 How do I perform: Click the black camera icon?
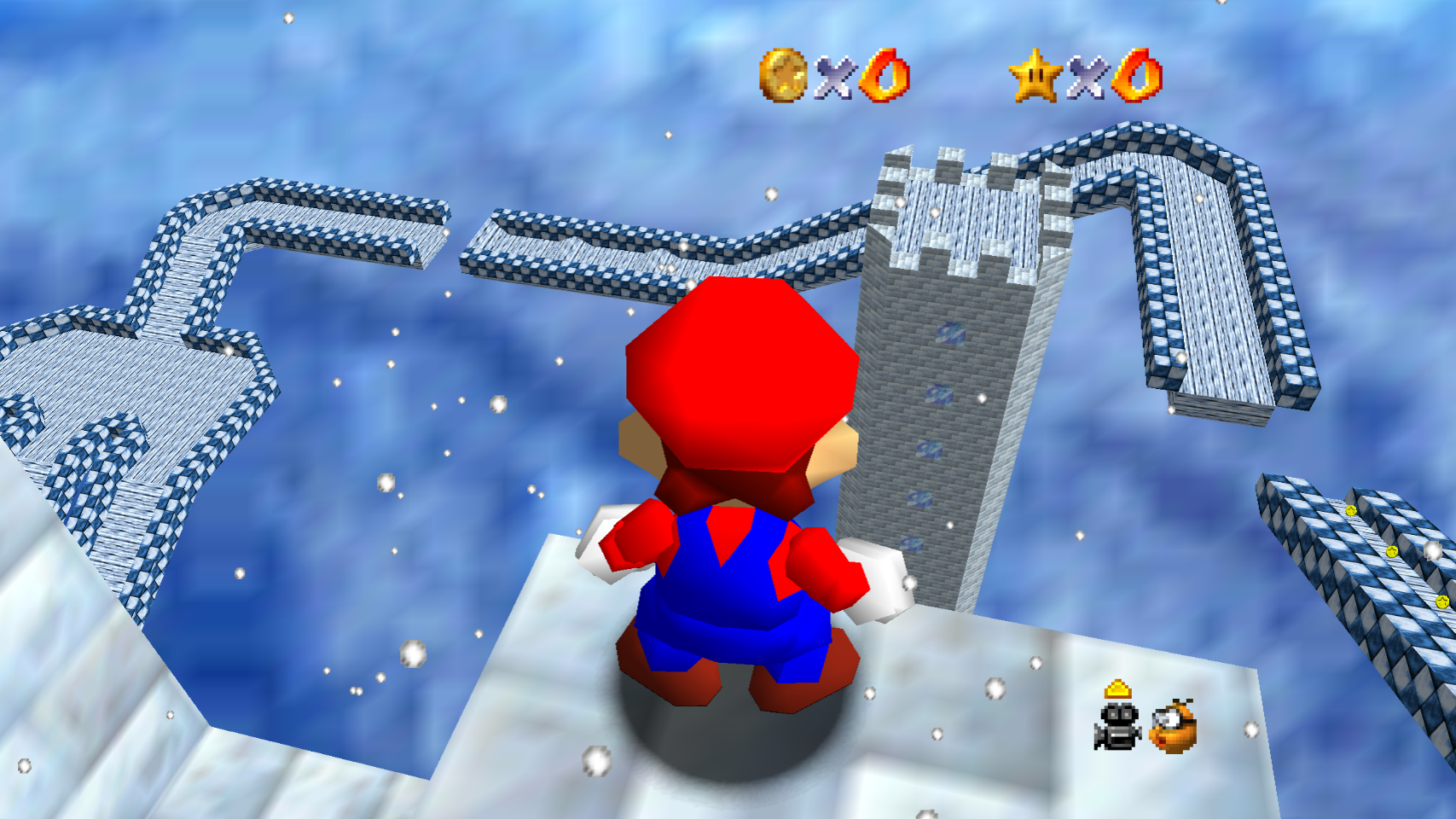[1117, 726]
